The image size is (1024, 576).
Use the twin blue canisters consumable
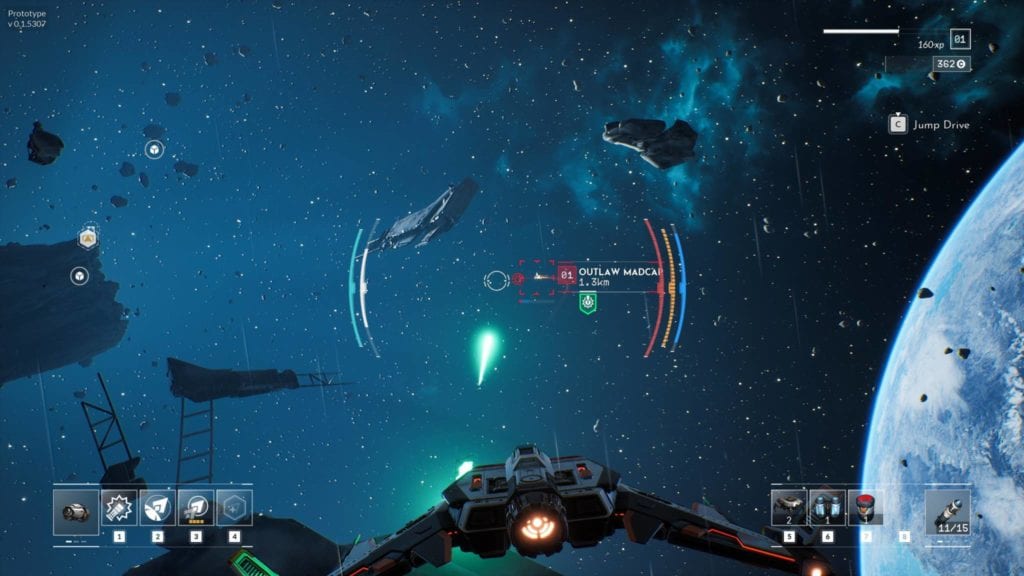click(827, 507)
